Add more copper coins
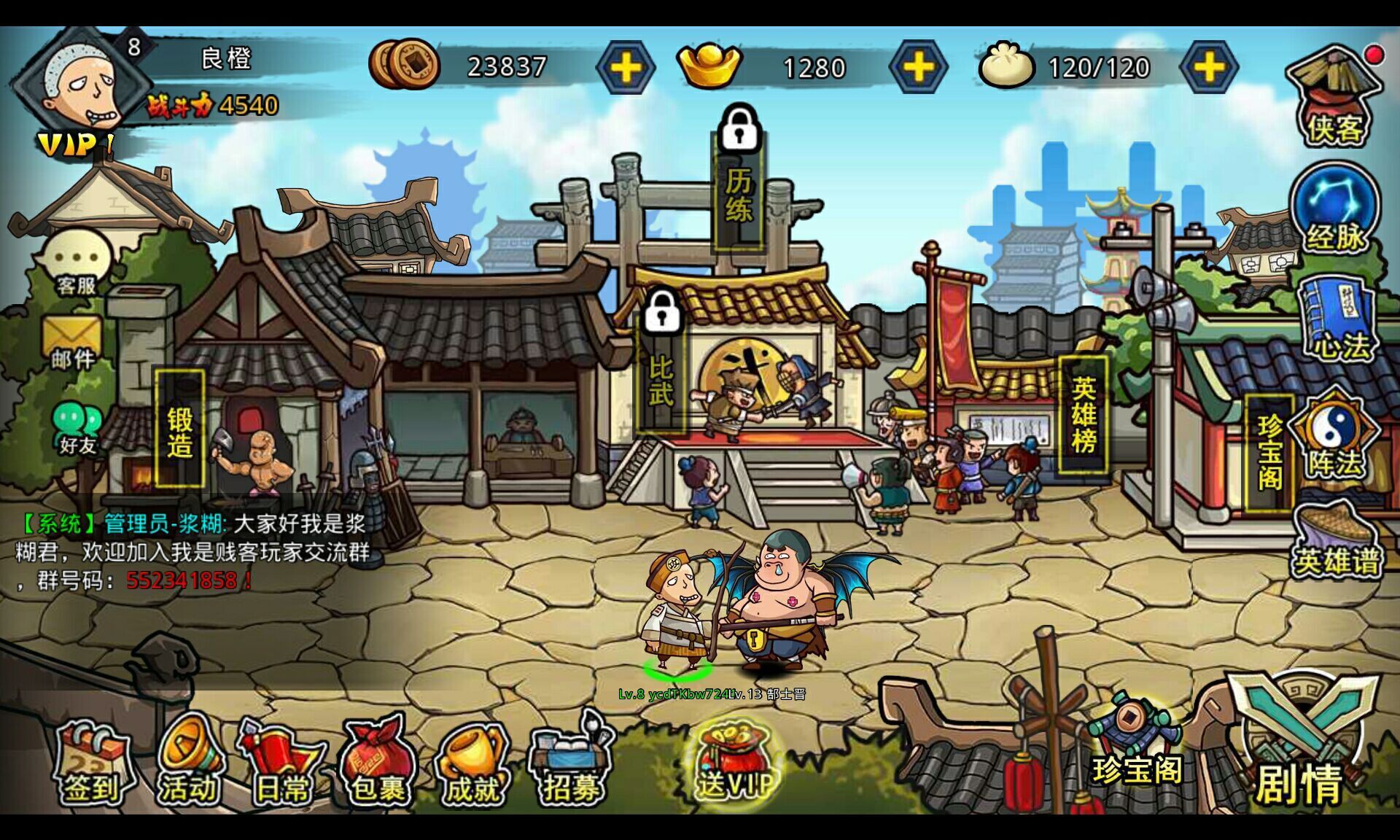 pyautogui.click(x=626, y=68)
